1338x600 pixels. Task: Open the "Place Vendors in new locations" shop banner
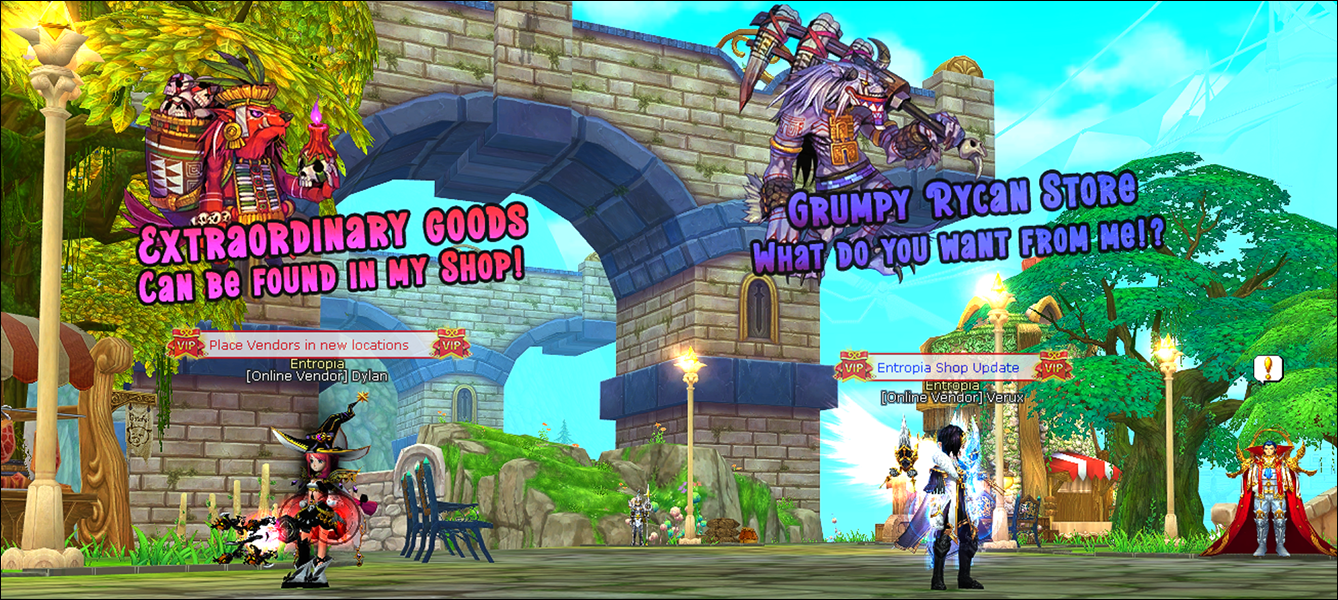308,345
